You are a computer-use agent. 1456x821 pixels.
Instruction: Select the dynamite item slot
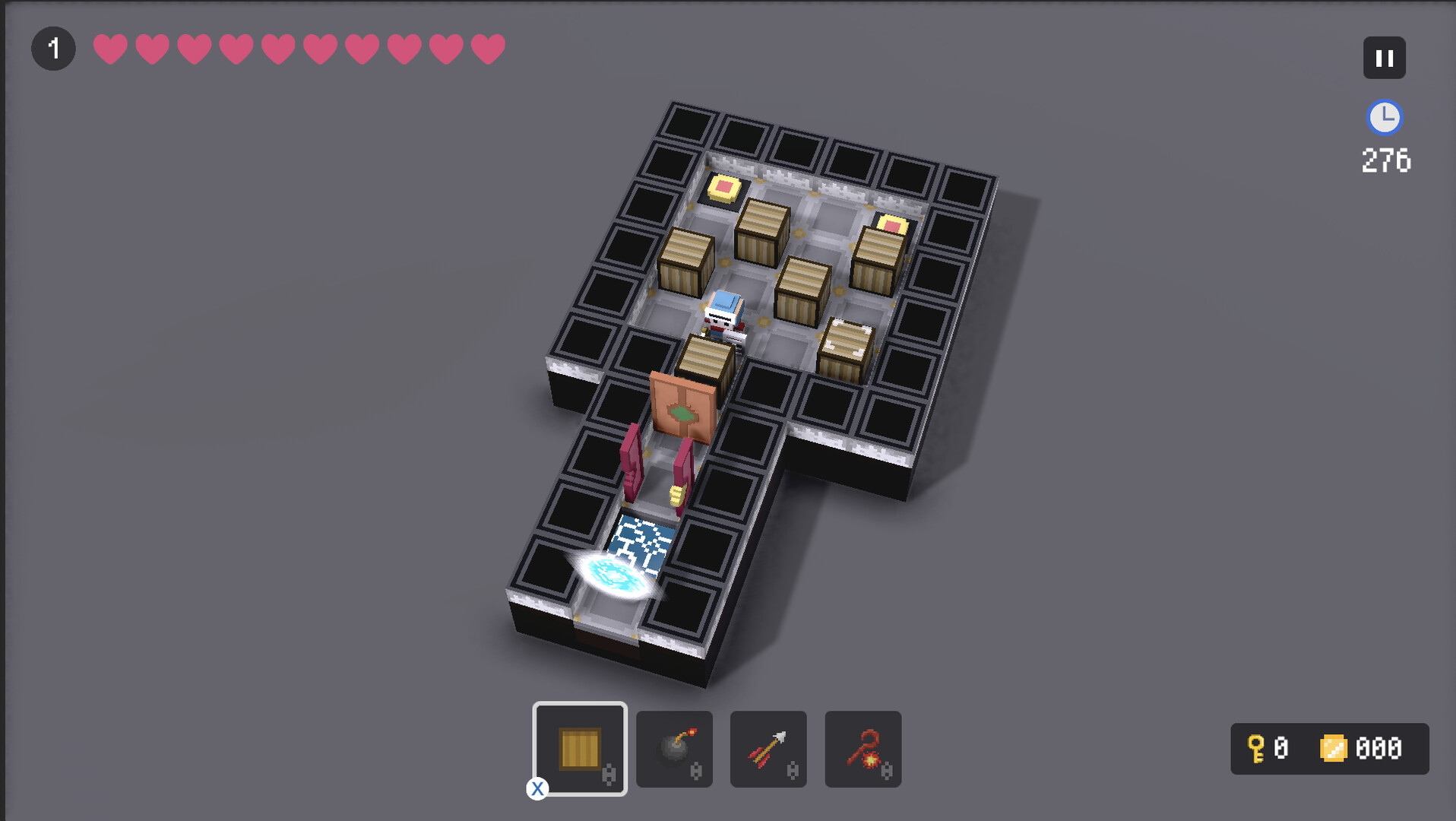(x=863, y=749)
